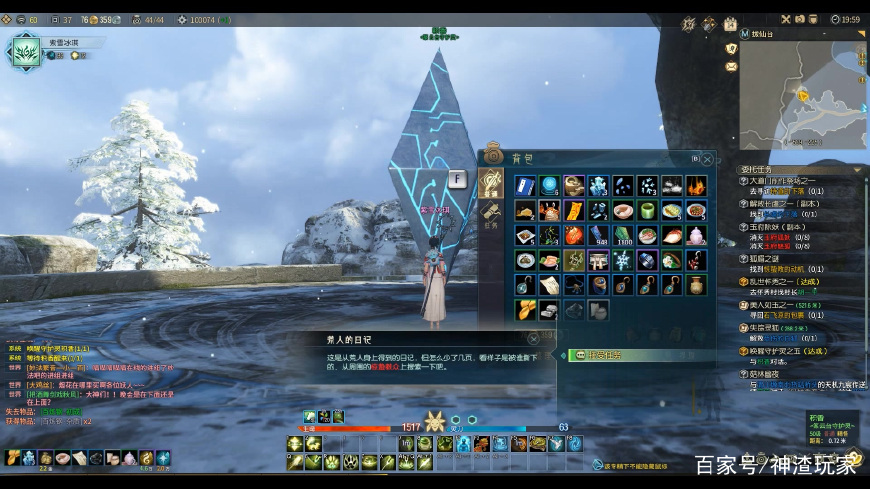Image resolution: width=870 pixels, height=489 pixels.
Task: Click the player portrait emblem
Action: 24,51
